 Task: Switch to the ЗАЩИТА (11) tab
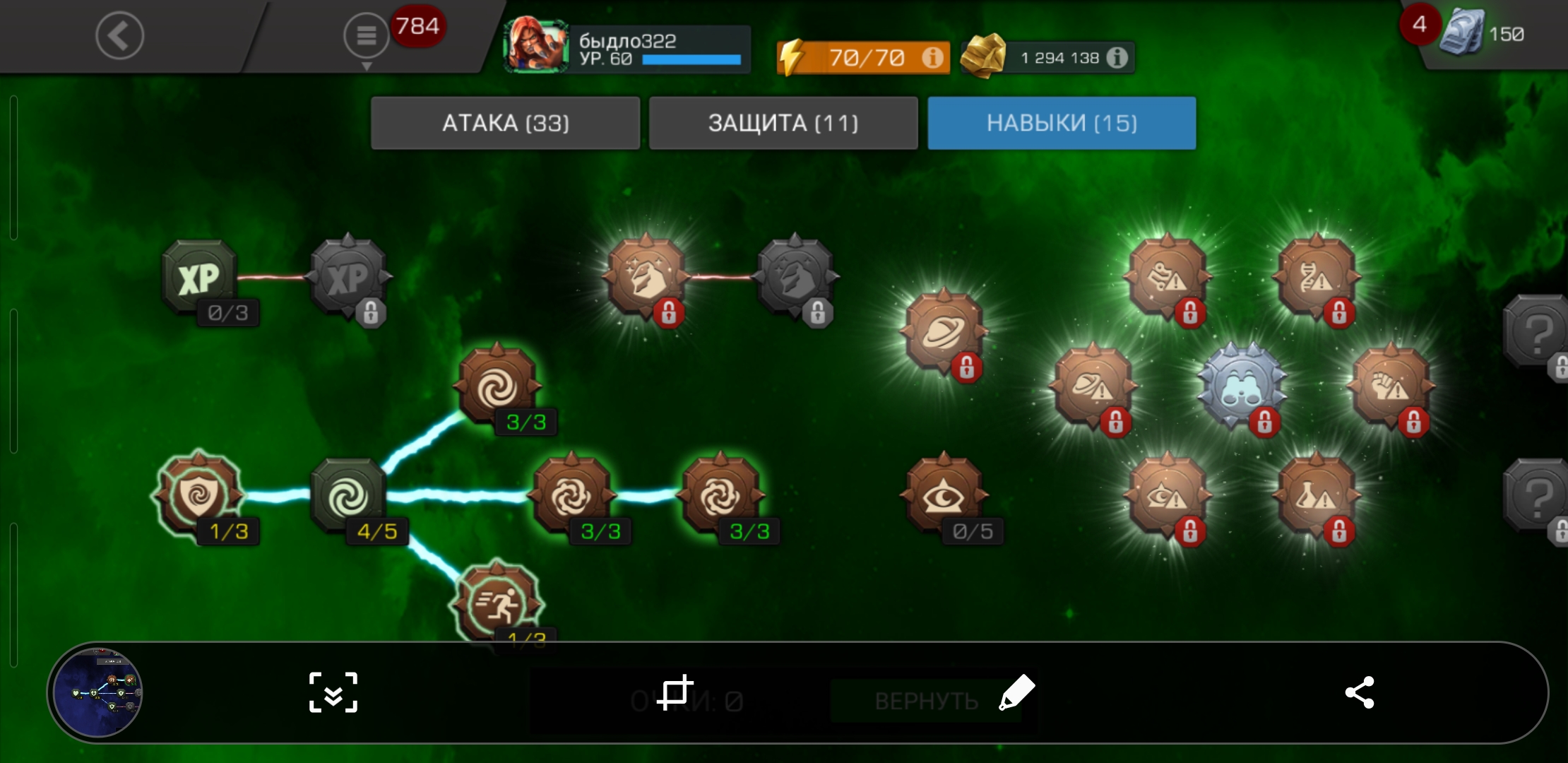783,123
